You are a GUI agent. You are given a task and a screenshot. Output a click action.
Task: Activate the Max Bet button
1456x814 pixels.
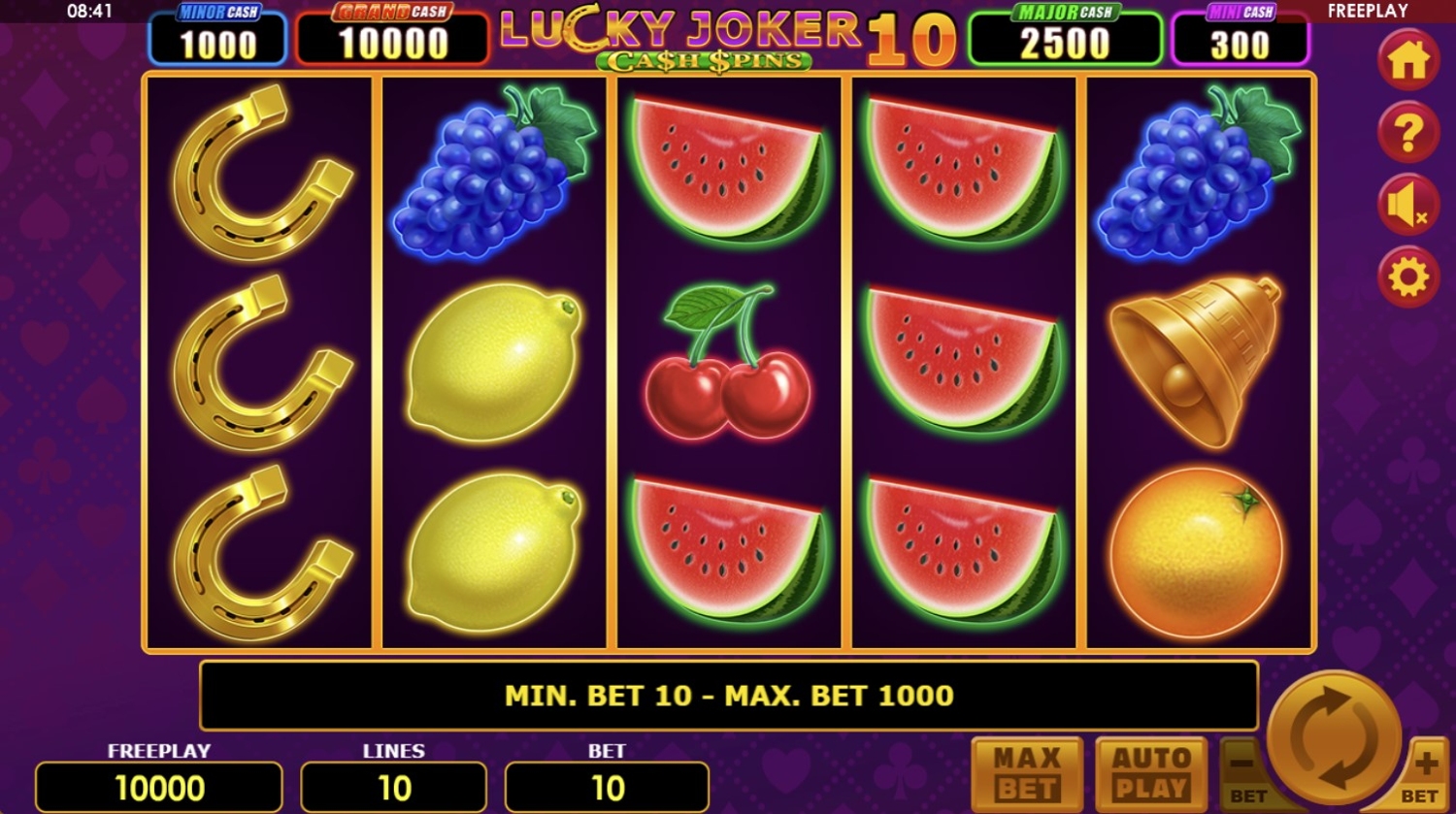pyautogui.click(x=1027, y=773)
